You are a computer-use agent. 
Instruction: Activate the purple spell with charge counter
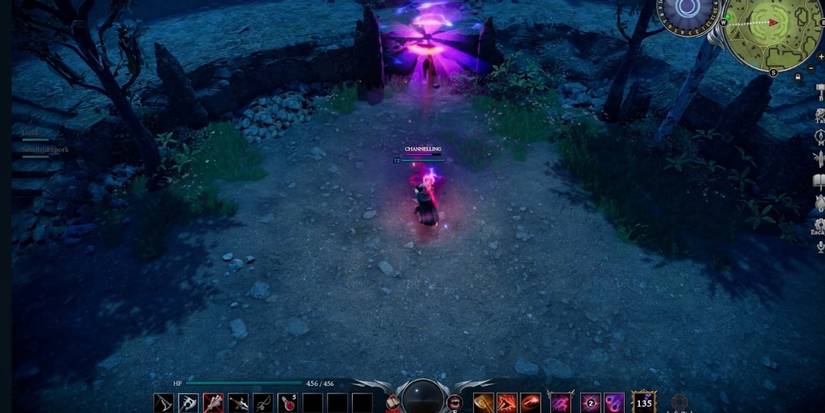pyautogui.click(x=591, y=402)
